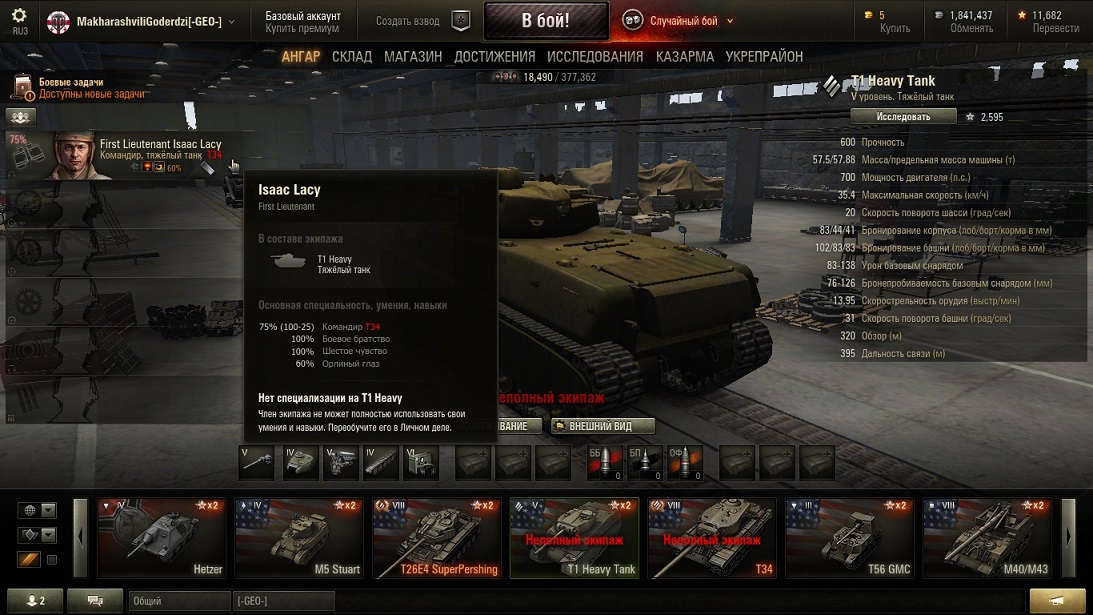Viewport: 1093px width, 615px height.
Task: Start battle with the В бой! button
Action: tap(545, 21)
